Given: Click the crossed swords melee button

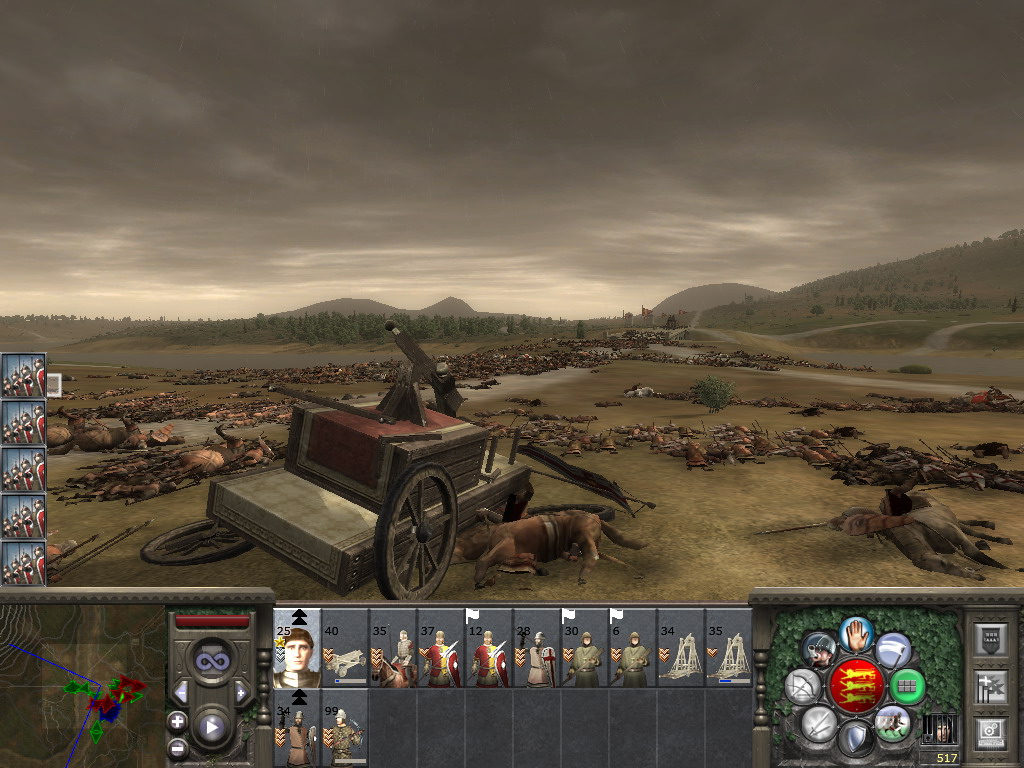Looking at the screenshot, I should pyautogui.click(x=818, y=723).
